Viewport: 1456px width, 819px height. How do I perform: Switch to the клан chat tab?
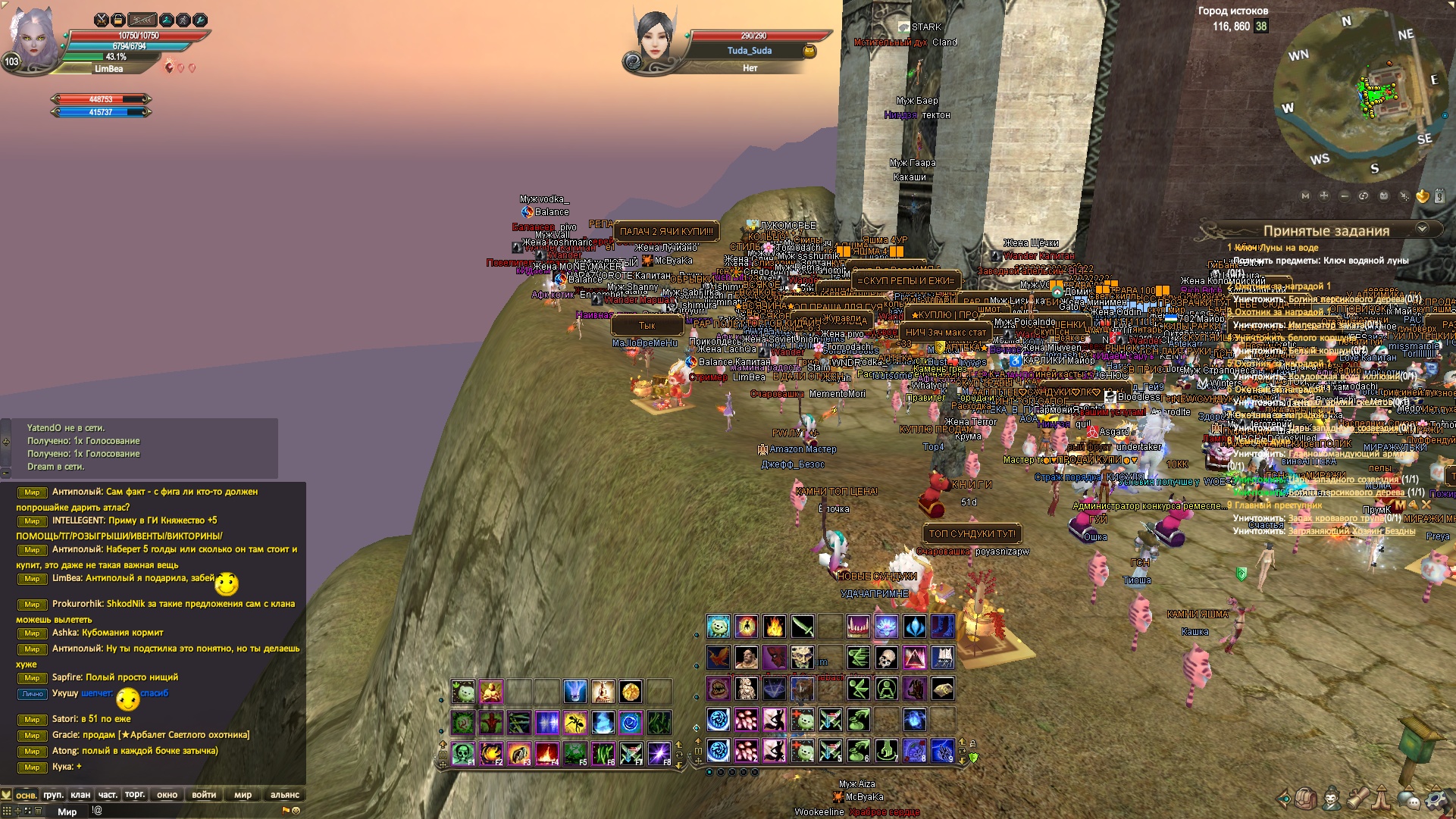coord(80,795)
